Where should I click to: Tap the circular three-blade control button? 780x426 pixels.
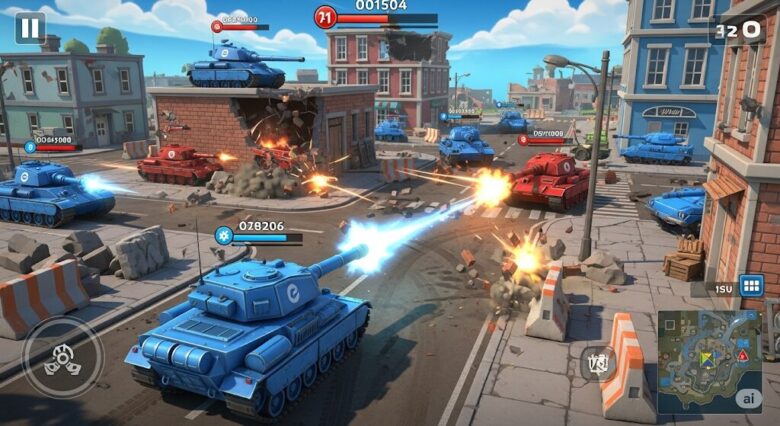coord(62,358)
